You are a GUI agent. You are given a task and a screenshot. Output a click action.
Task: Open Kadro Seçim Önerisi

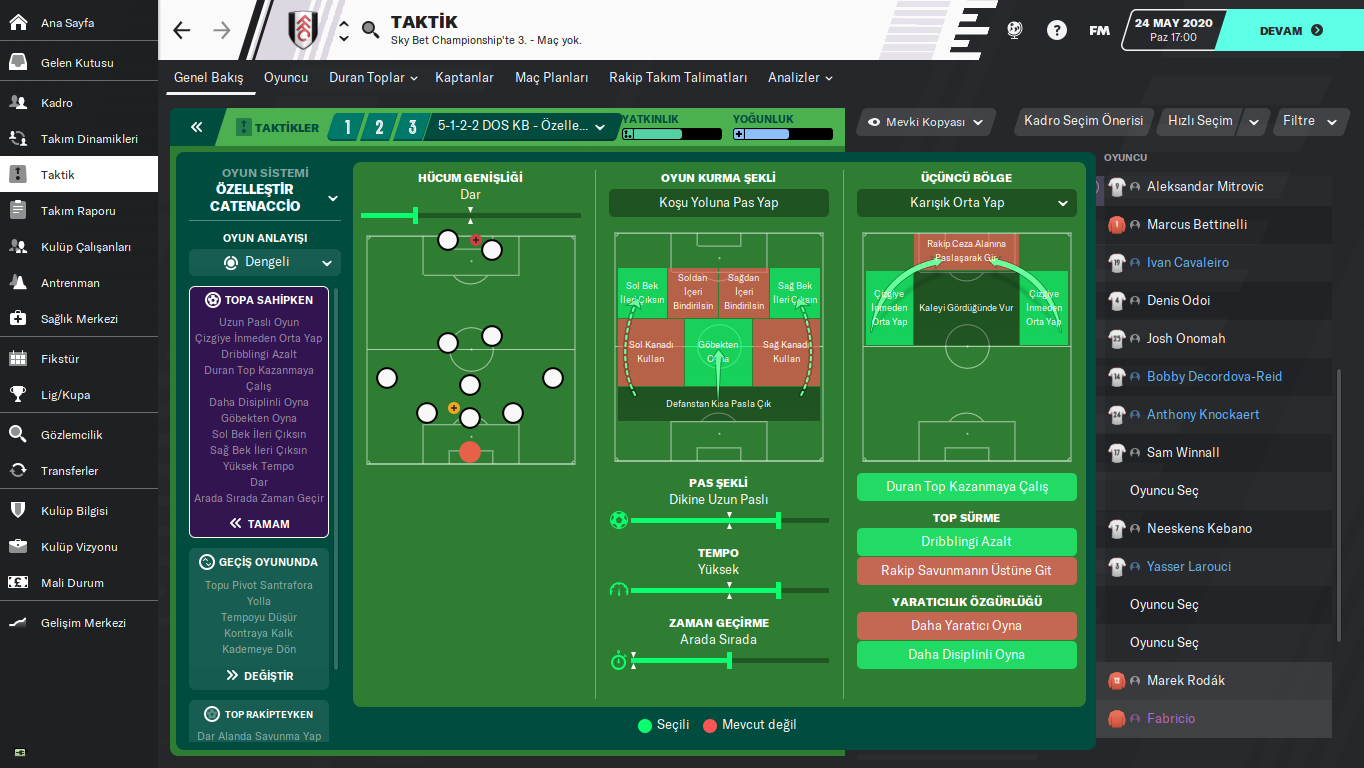(x=1083, y=121)
